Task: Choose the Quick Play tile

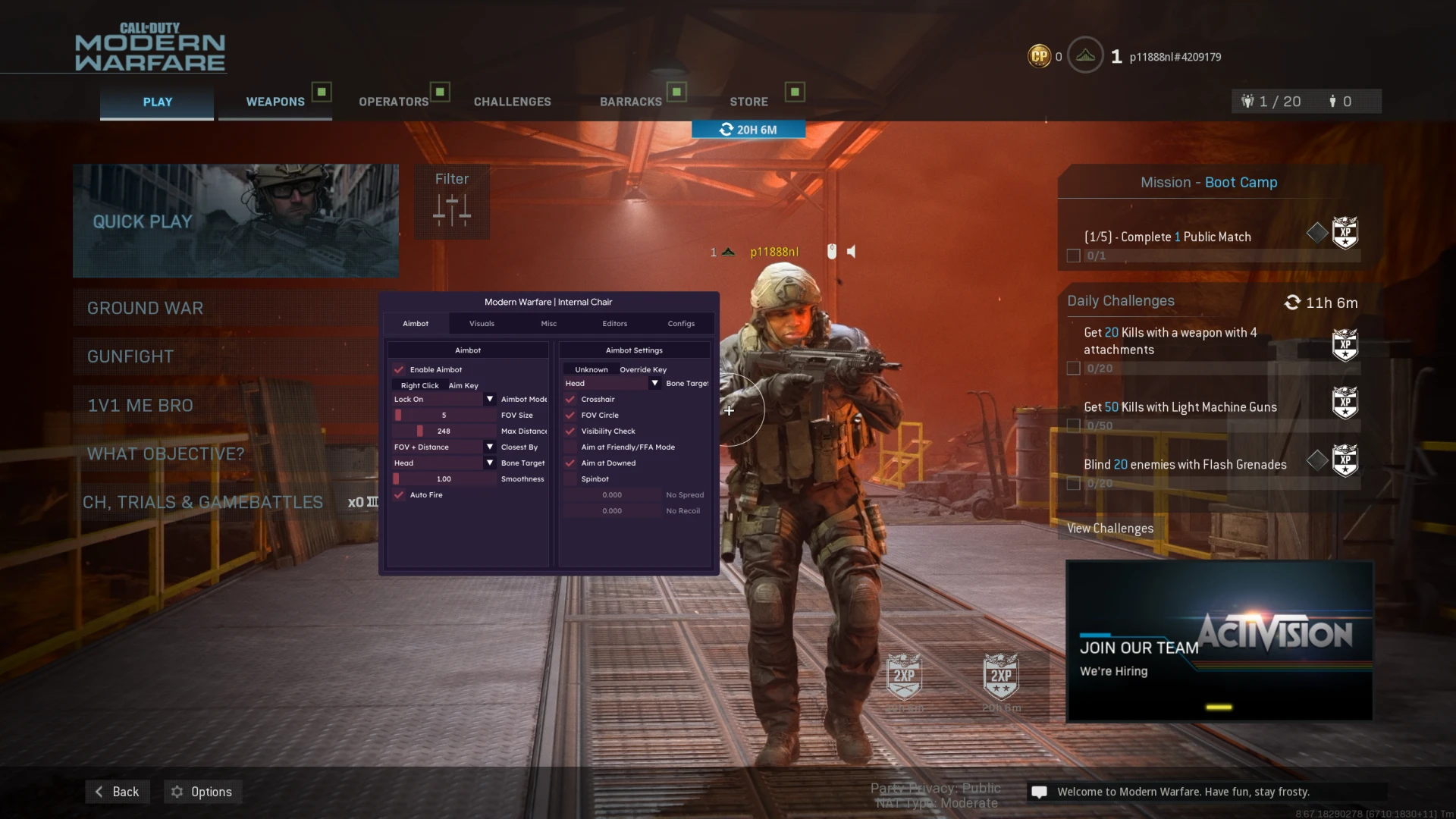Action: click(x=236, y=221)
